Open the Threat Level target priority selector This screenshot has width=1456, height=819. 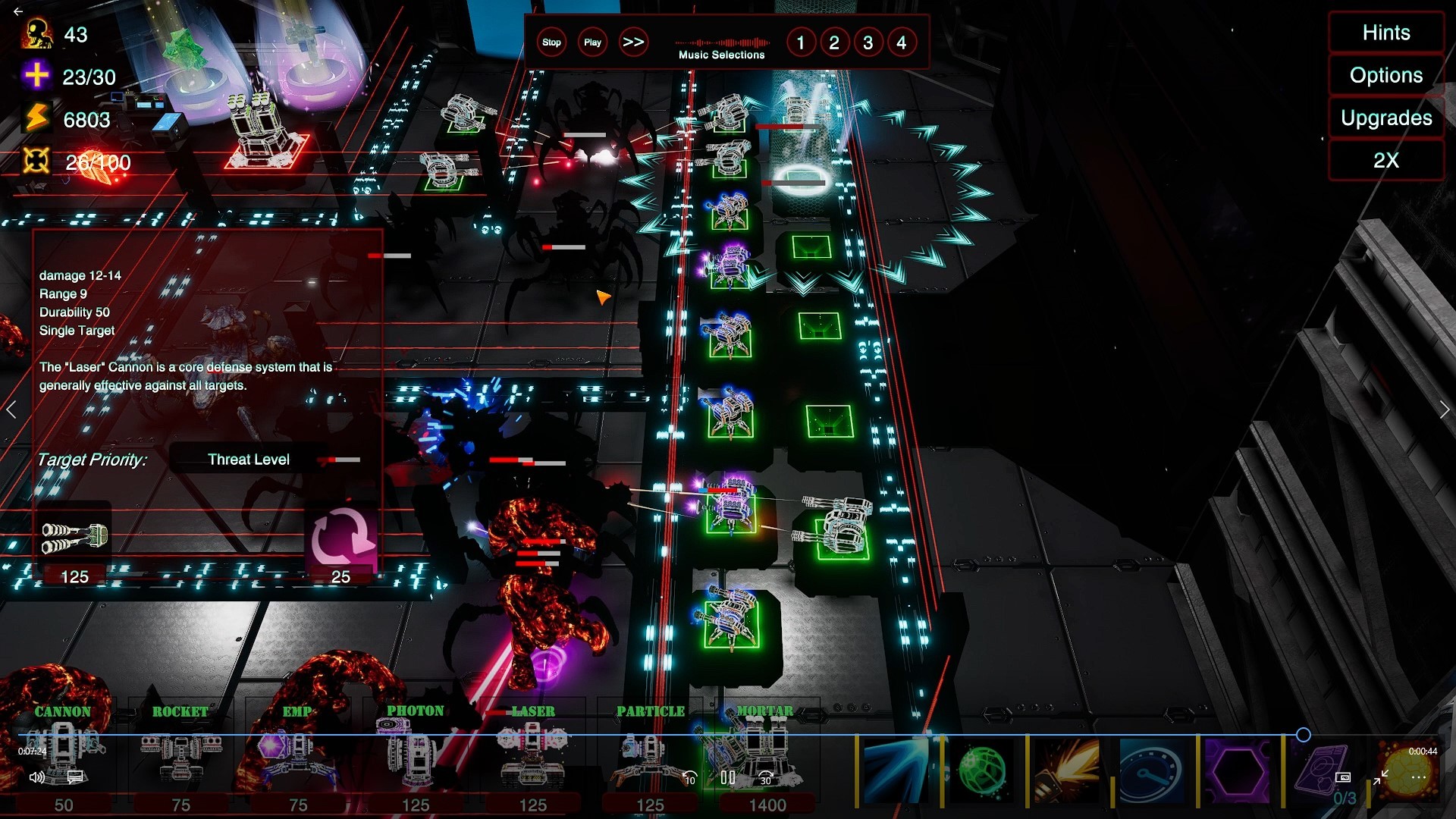(249, 459)
